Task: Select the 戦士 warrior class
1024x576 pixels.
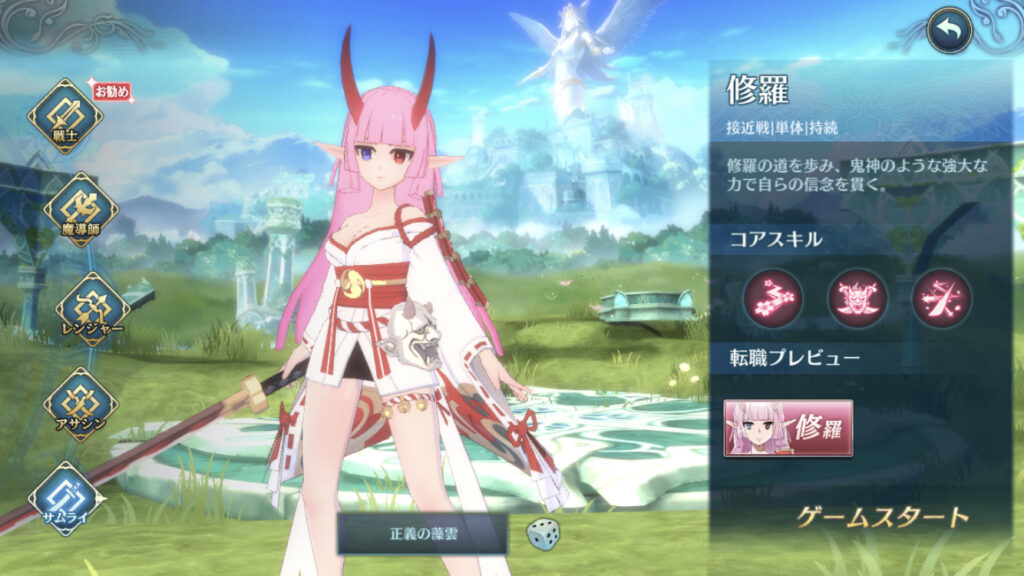Action: tap(64, 117)
